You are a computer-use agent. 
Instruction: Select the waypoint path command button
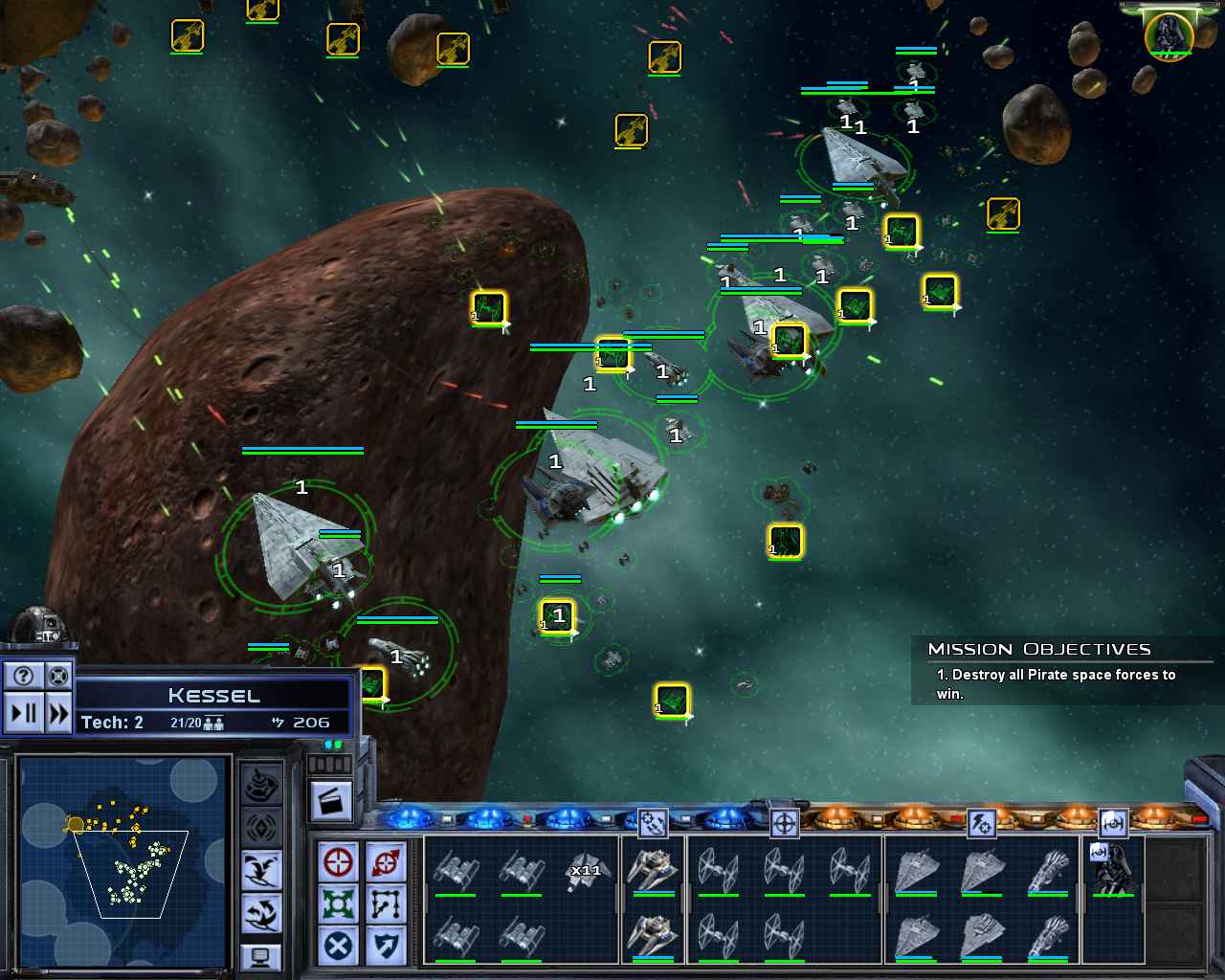[x=386, y=904]
